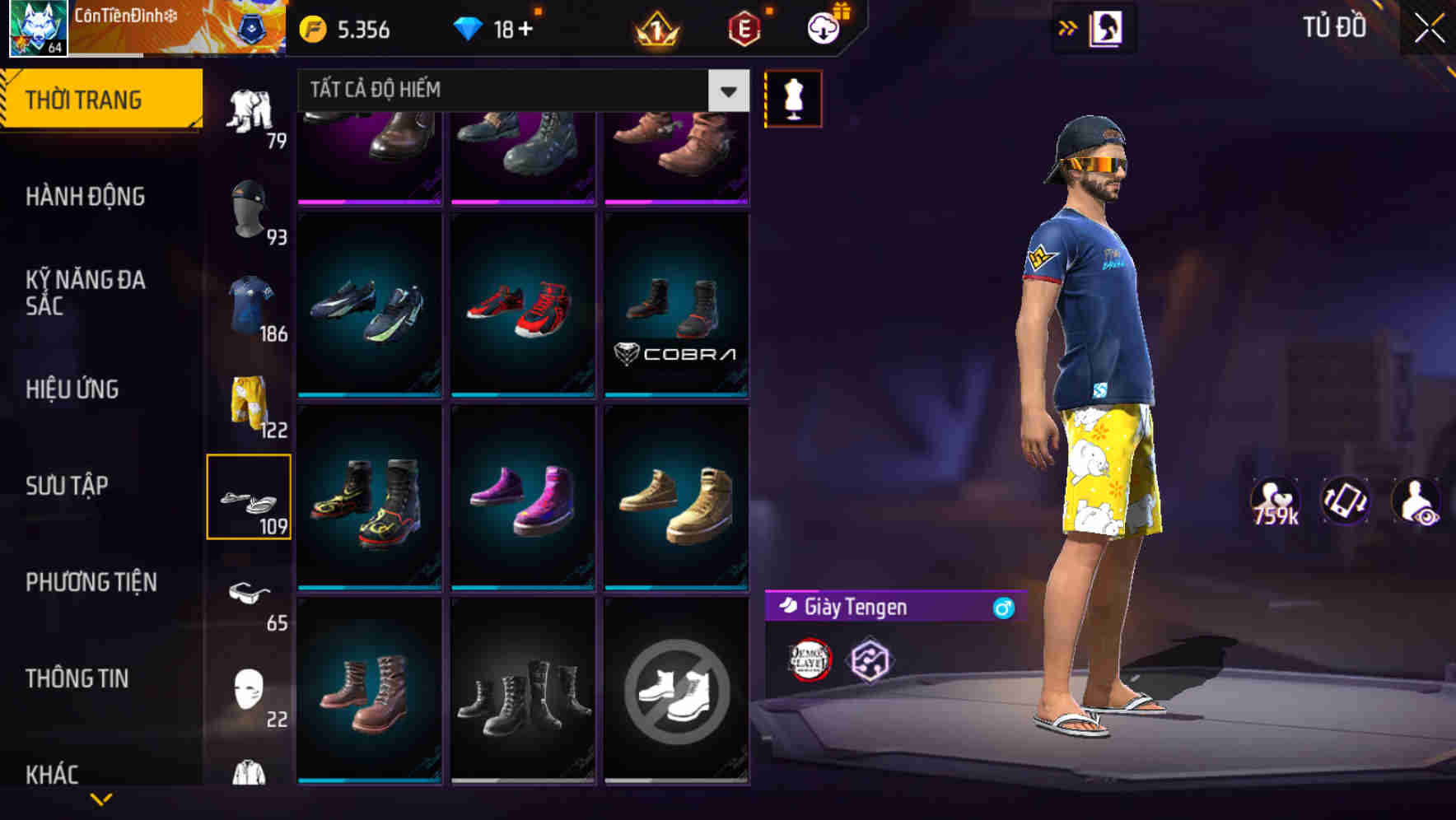Click the mannequin preview icon above the item grid
This screenshot has width=1456, height=820.
click(x=792, y=98)
